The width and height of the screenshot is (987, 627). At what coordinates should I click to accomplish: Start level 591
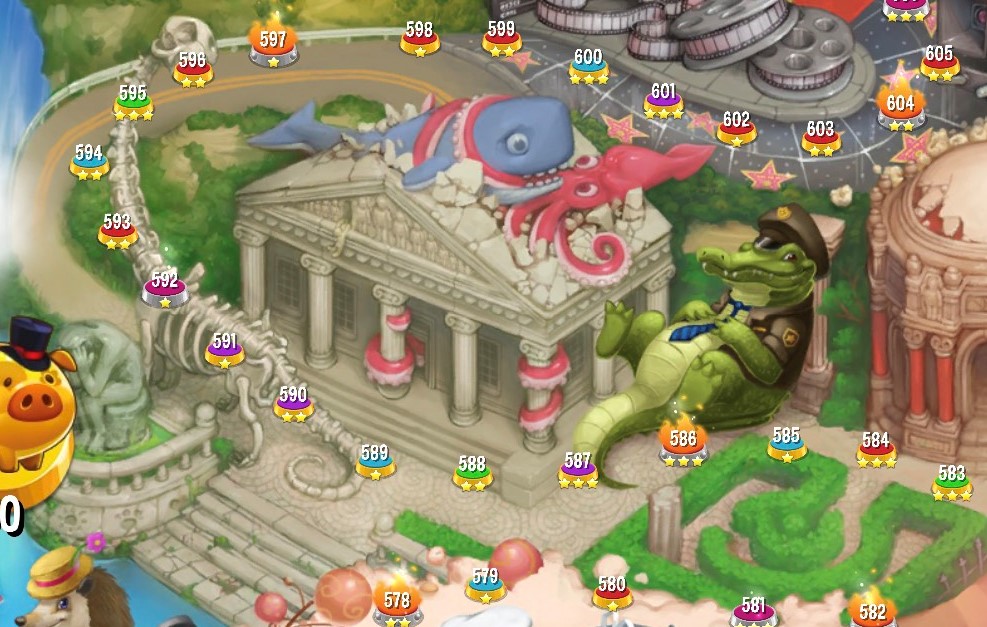(x=225, y=348)
